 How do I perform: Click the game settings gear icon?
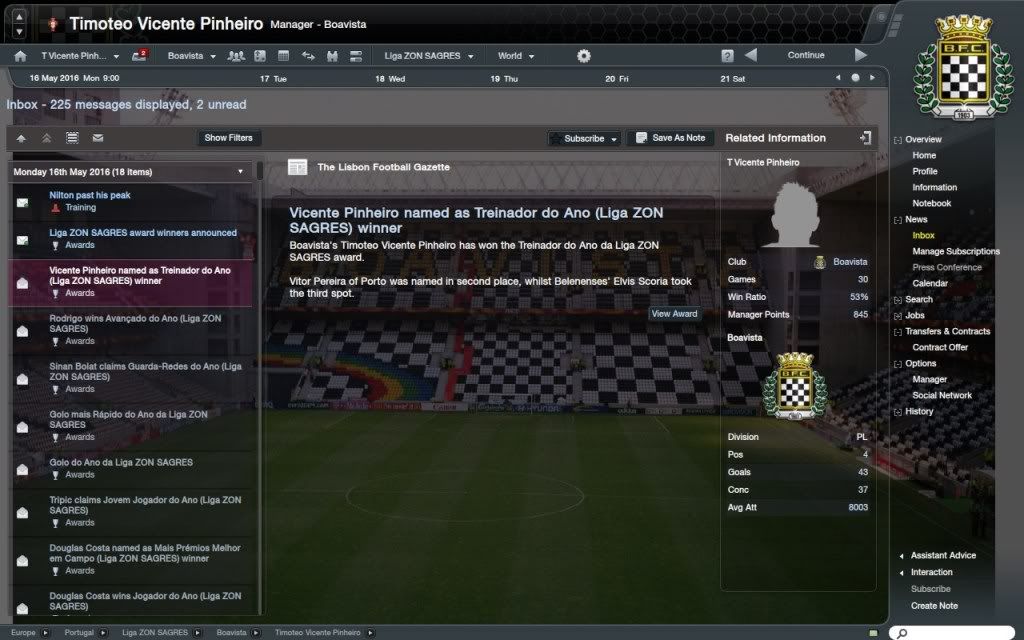click(584, 56)
